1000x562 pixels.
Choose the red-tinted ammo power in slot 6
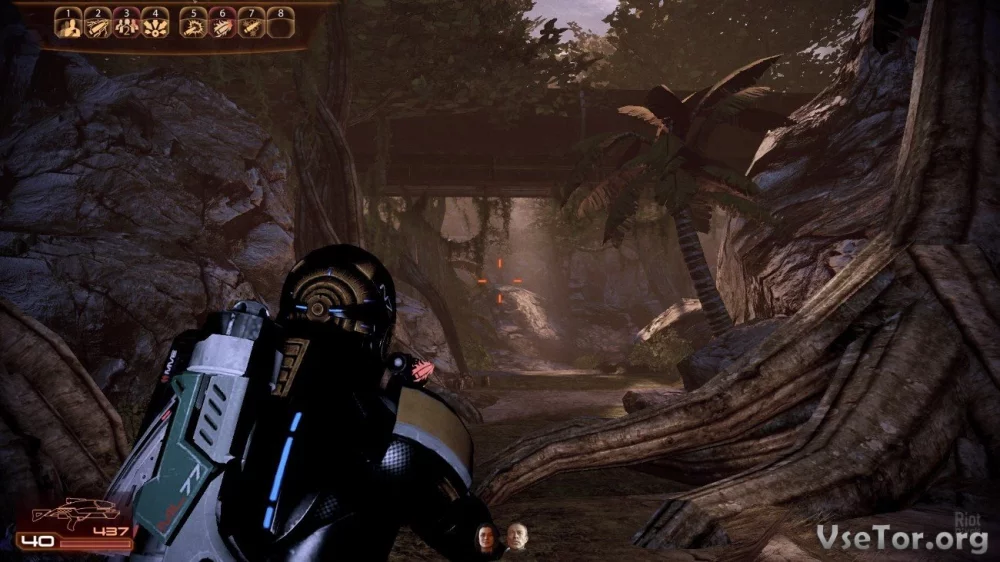click(x=222, y=25)
